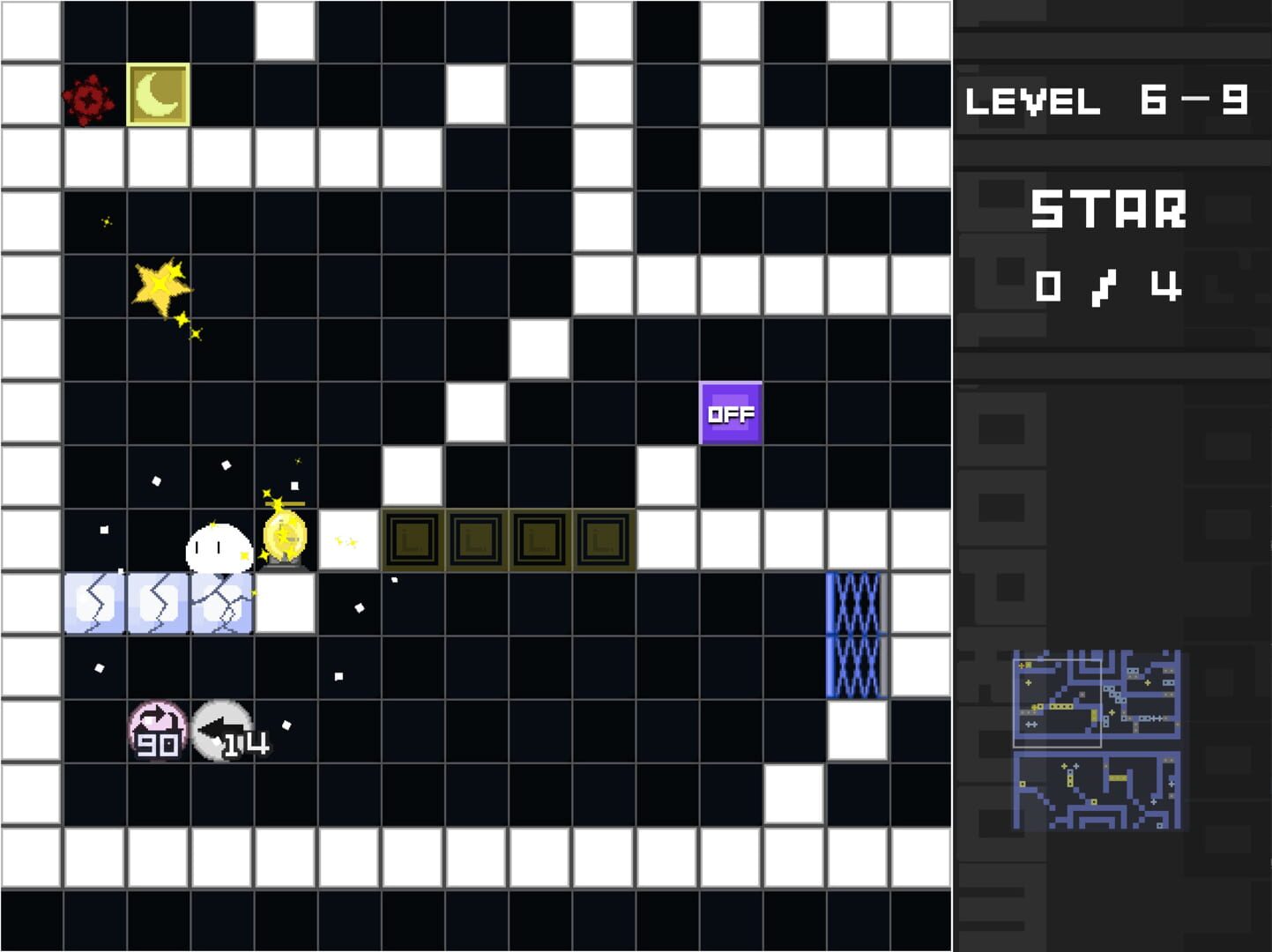Toggle the purple OFF switch block

point(731,413)
